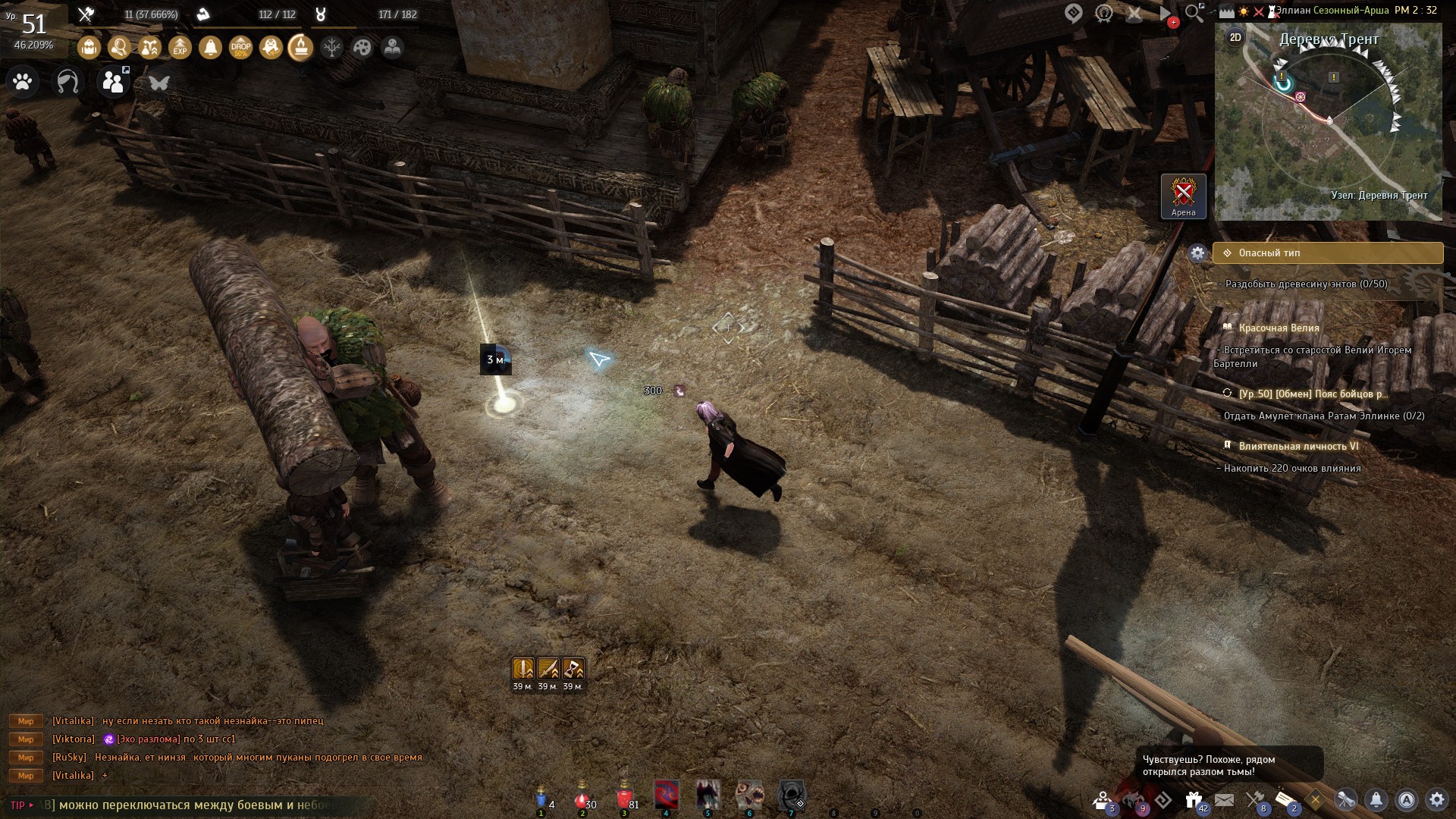Screen dimensions: 1456x819
Task: Open the backpack buff icon
Action: (89, 48)
